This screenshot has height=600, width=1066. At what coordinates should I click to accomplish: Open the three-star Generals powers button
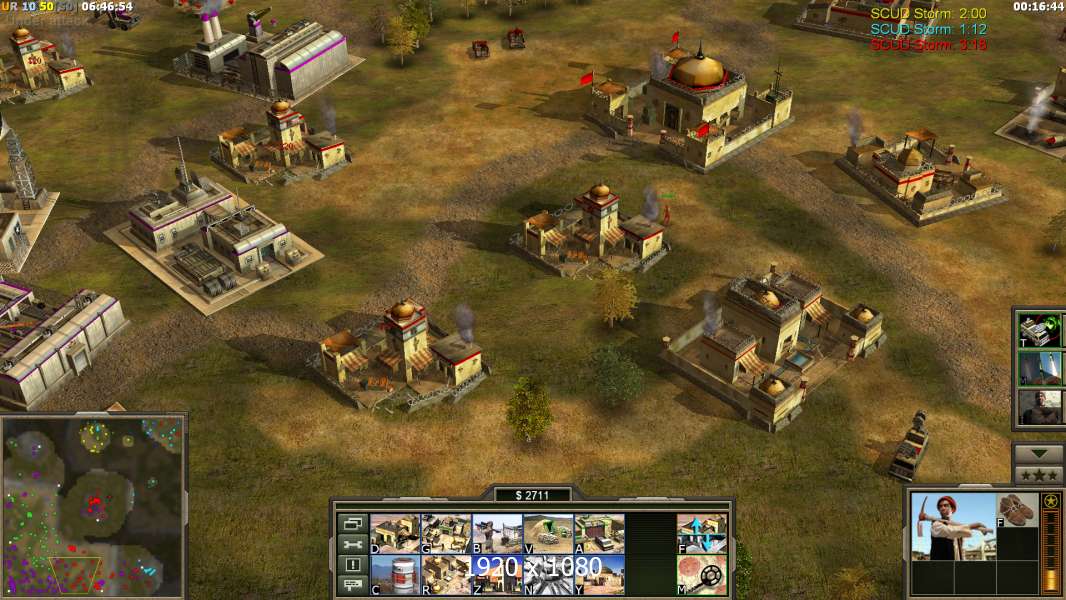tap(1039, 475)
